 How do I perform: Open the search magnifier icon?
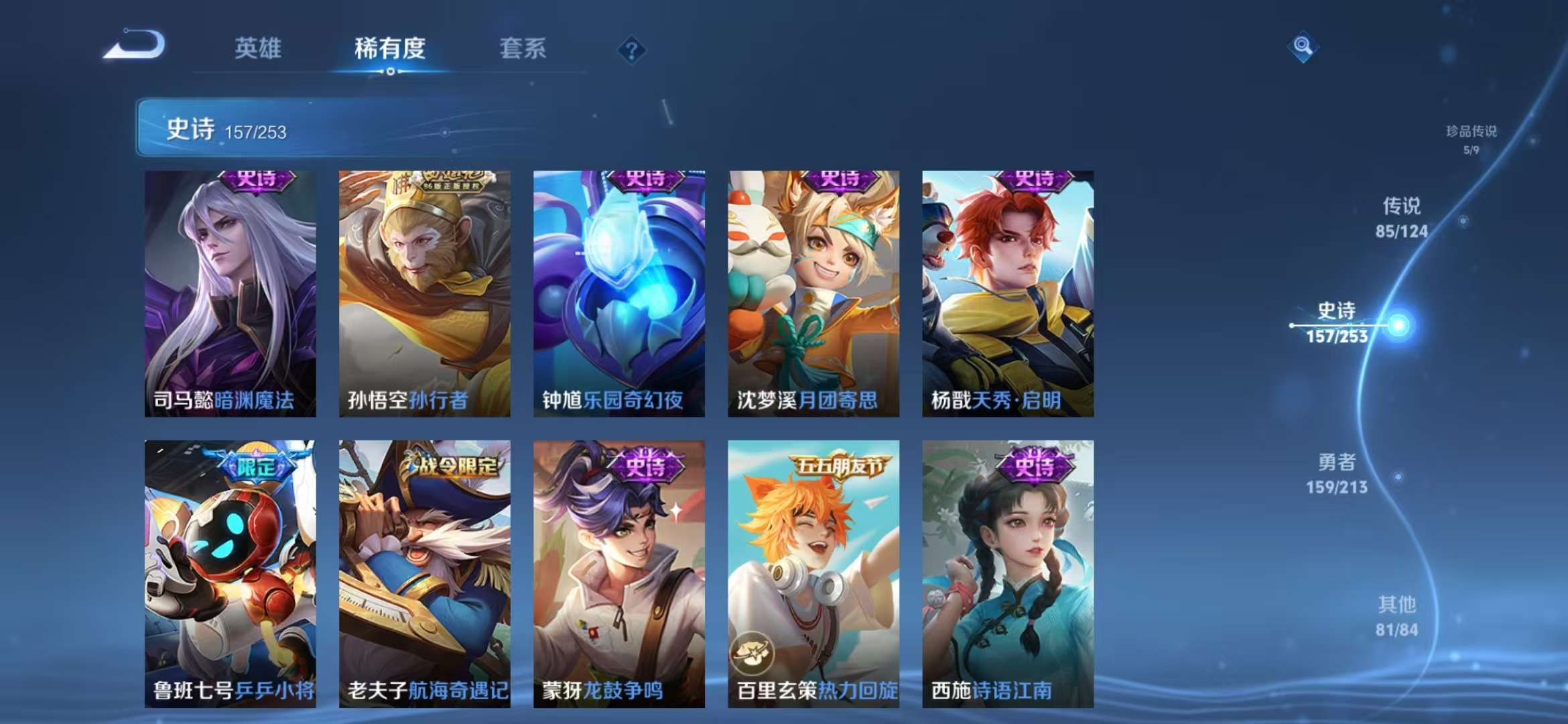pos(1302,48)
